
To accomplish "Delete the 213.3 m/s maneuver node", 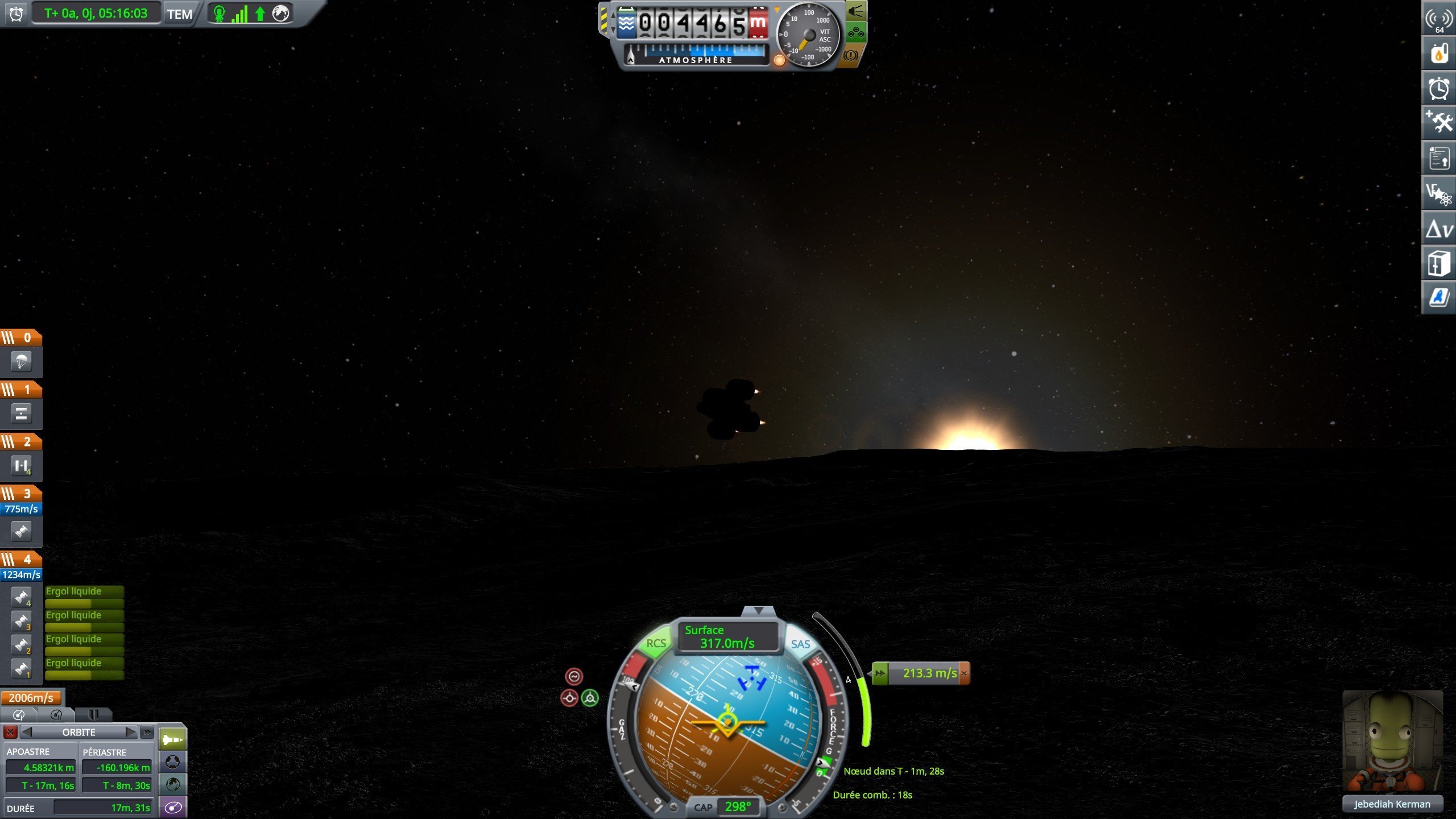I will [x=964, y=673].
